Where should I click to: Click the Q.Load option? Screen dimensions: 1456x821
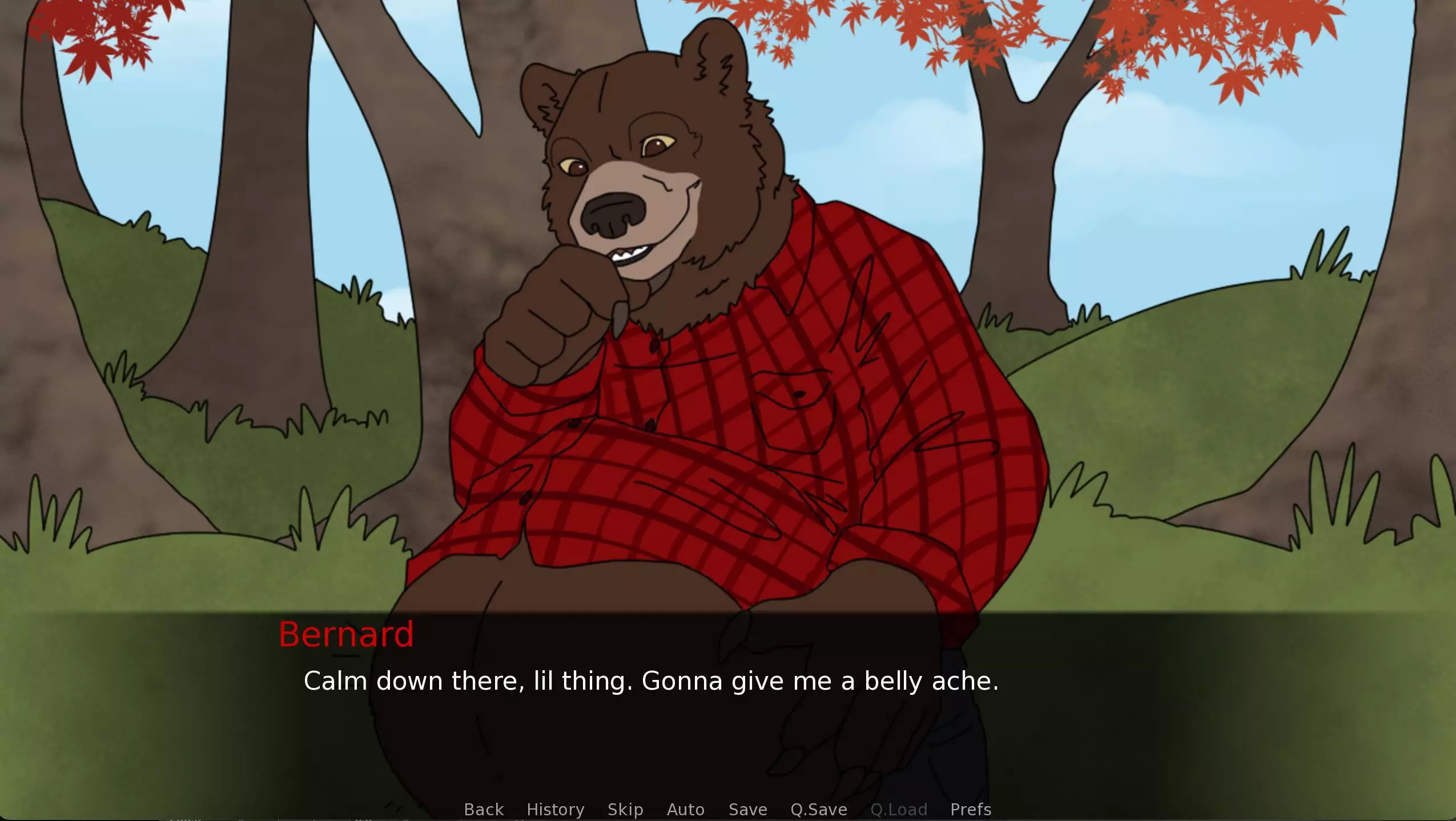click(x=898, y=809)
